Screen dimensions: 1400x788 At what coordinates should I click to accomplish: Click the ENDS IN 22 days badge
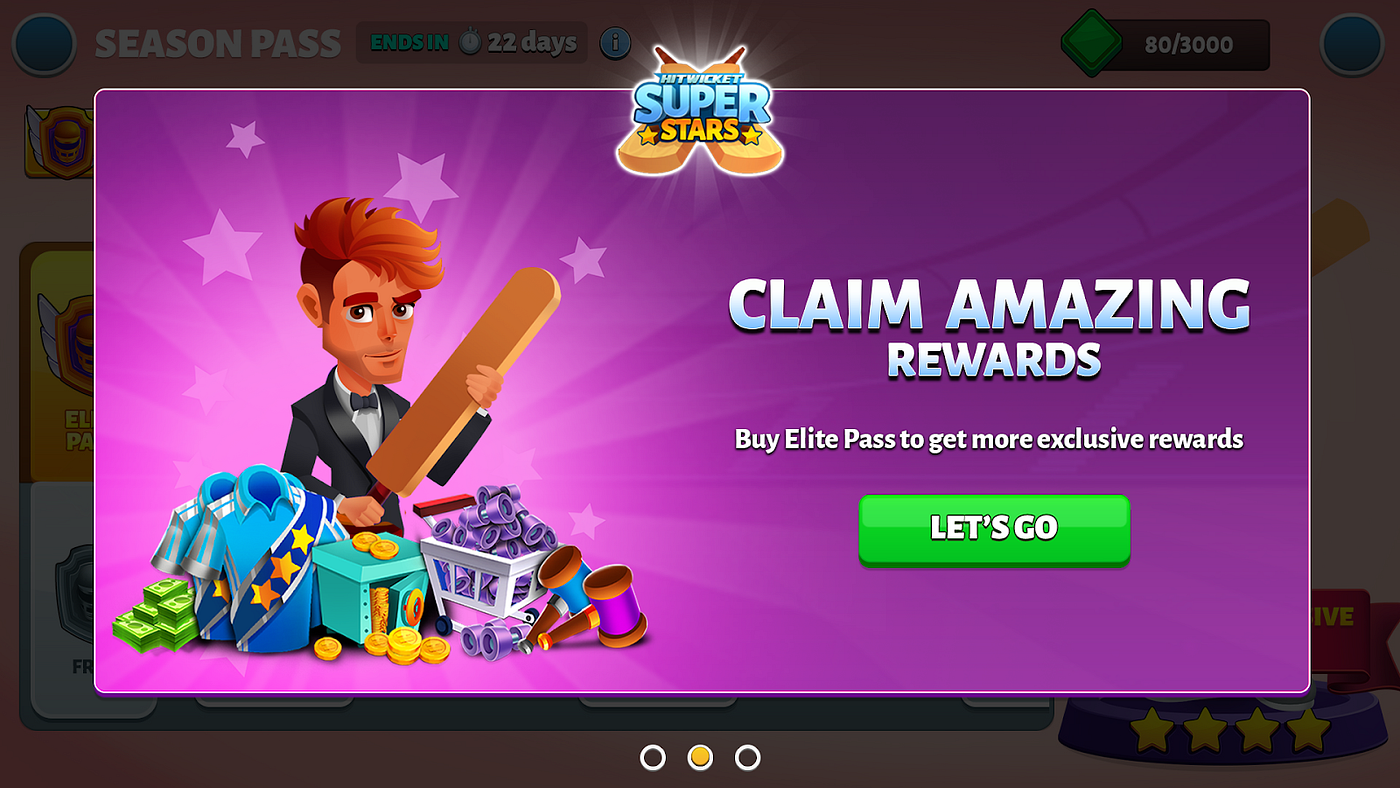[x=472, y=42]
